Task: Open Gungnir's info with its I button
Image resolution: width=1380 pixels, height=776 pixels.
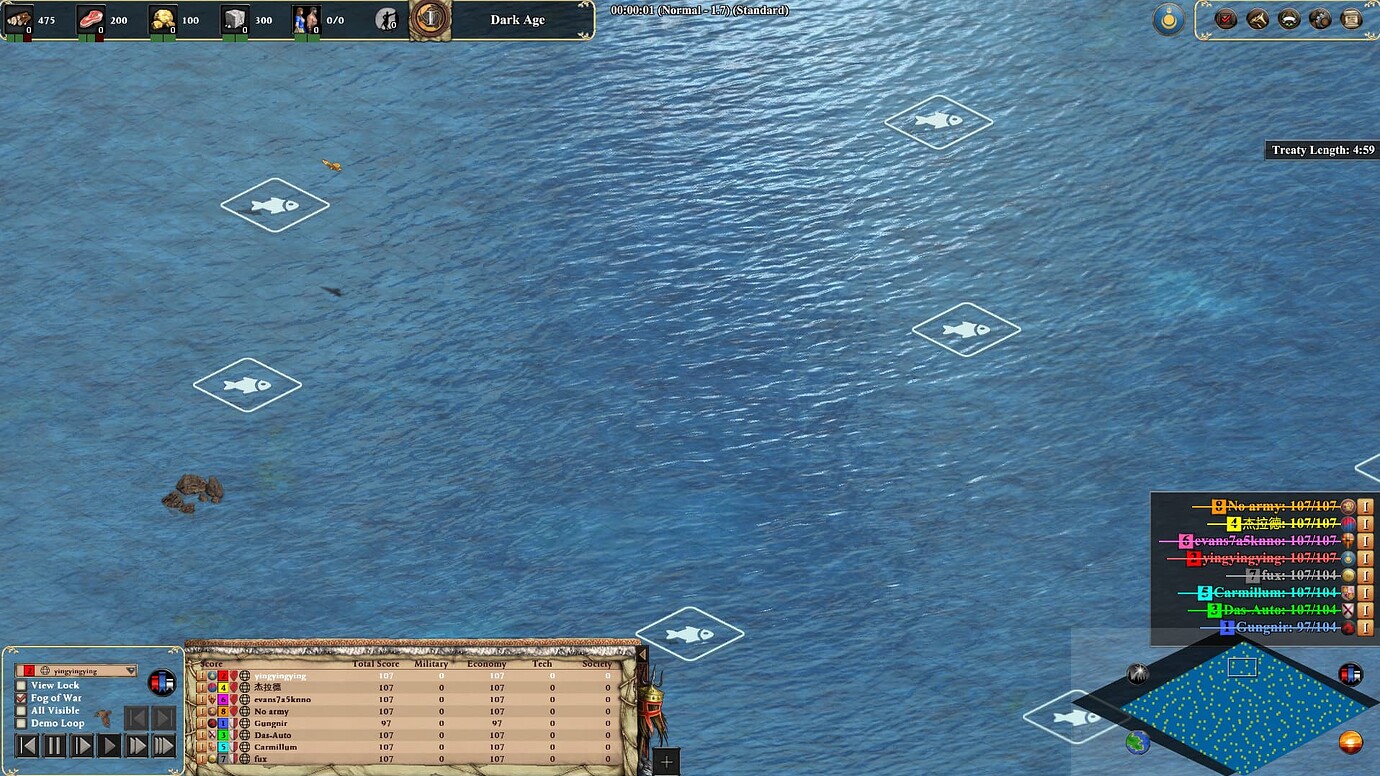Action: coord(1366,627)
